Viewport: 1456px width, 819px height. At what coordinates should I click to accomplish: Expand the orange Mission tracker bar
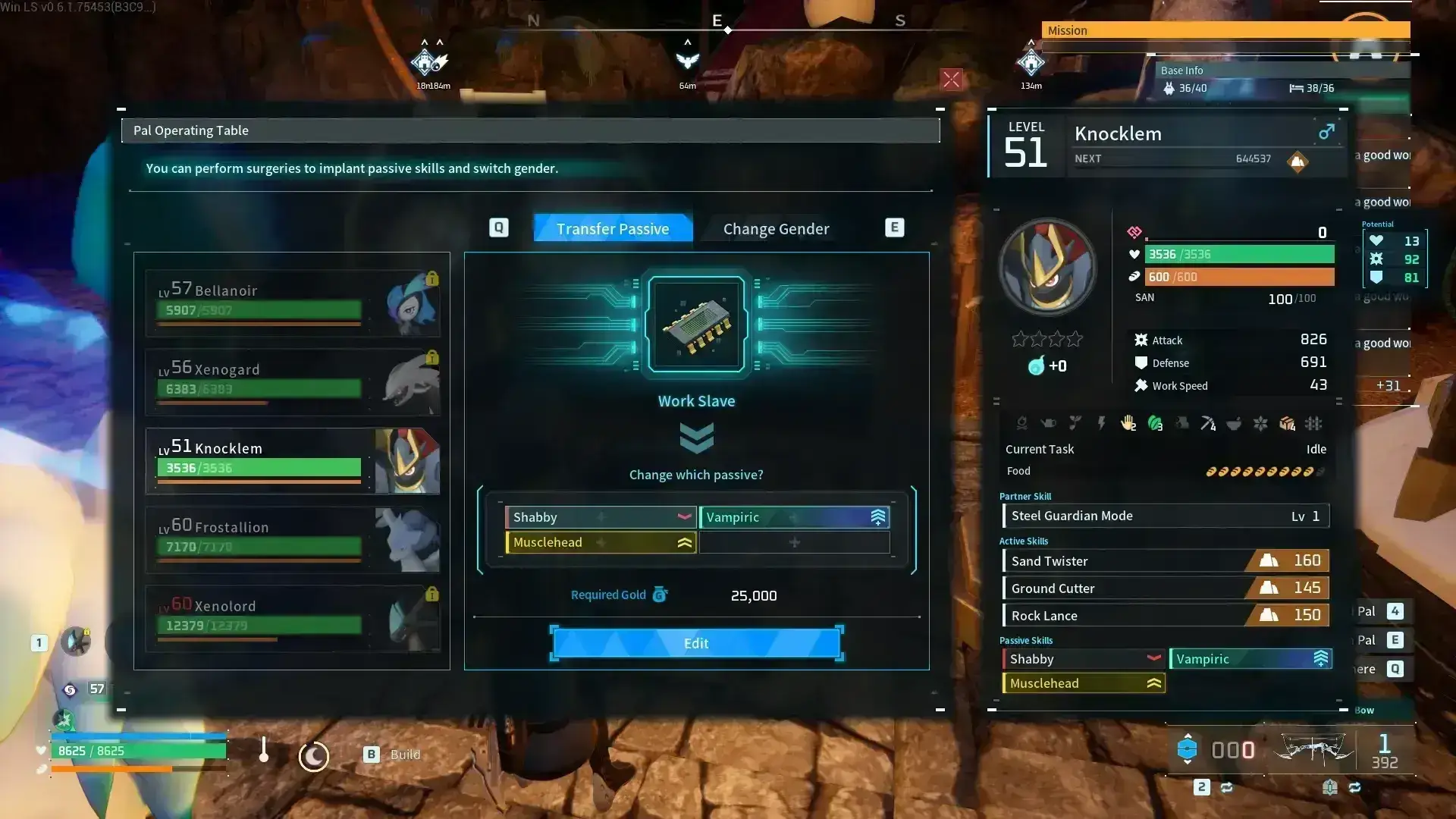tap(1225, 30)
